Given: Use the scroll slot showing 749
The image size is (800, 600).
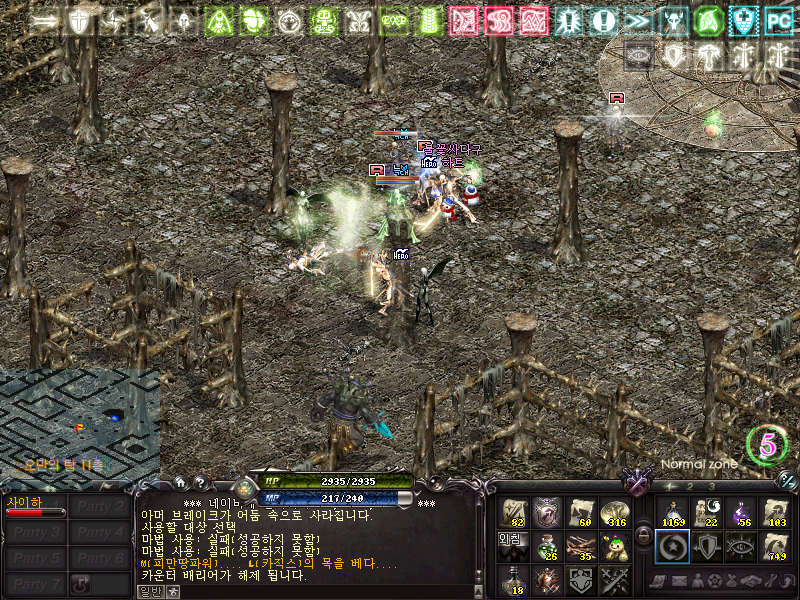Looking at the screenshot, I should coord(775,546).
